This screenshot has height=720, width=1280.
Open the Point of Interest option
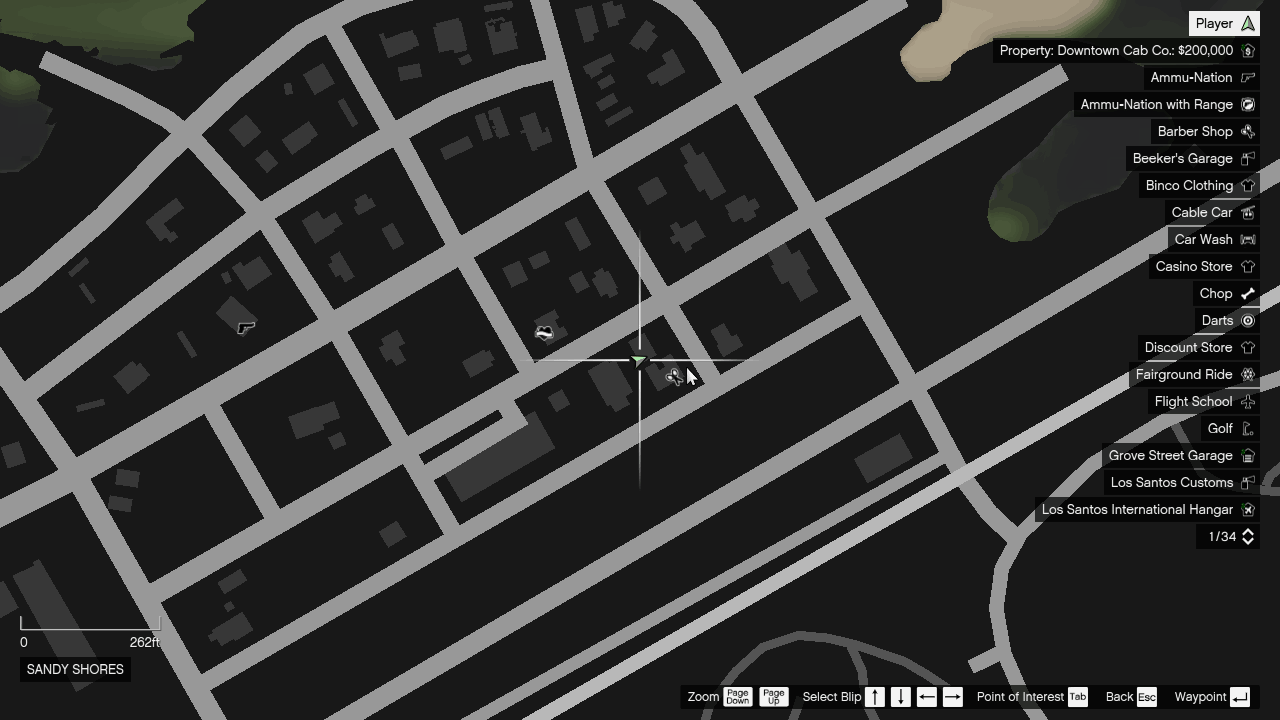pyautogui.click(x=1021, y=697)
